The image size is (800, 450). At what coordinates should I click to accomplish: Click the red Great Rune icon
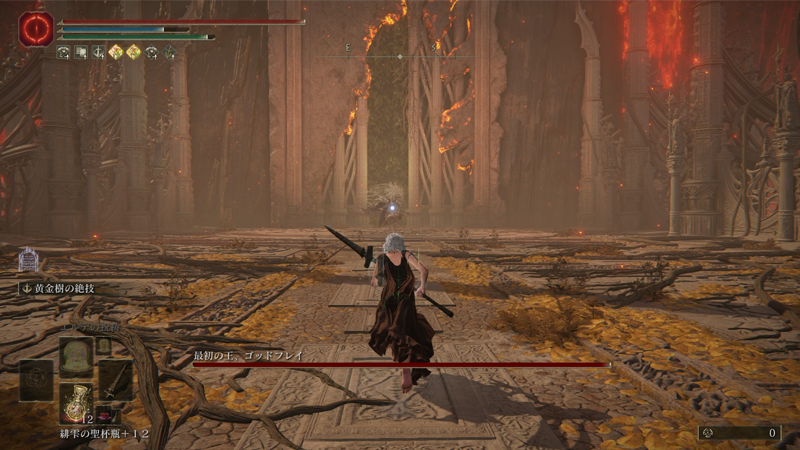point(34,30)
